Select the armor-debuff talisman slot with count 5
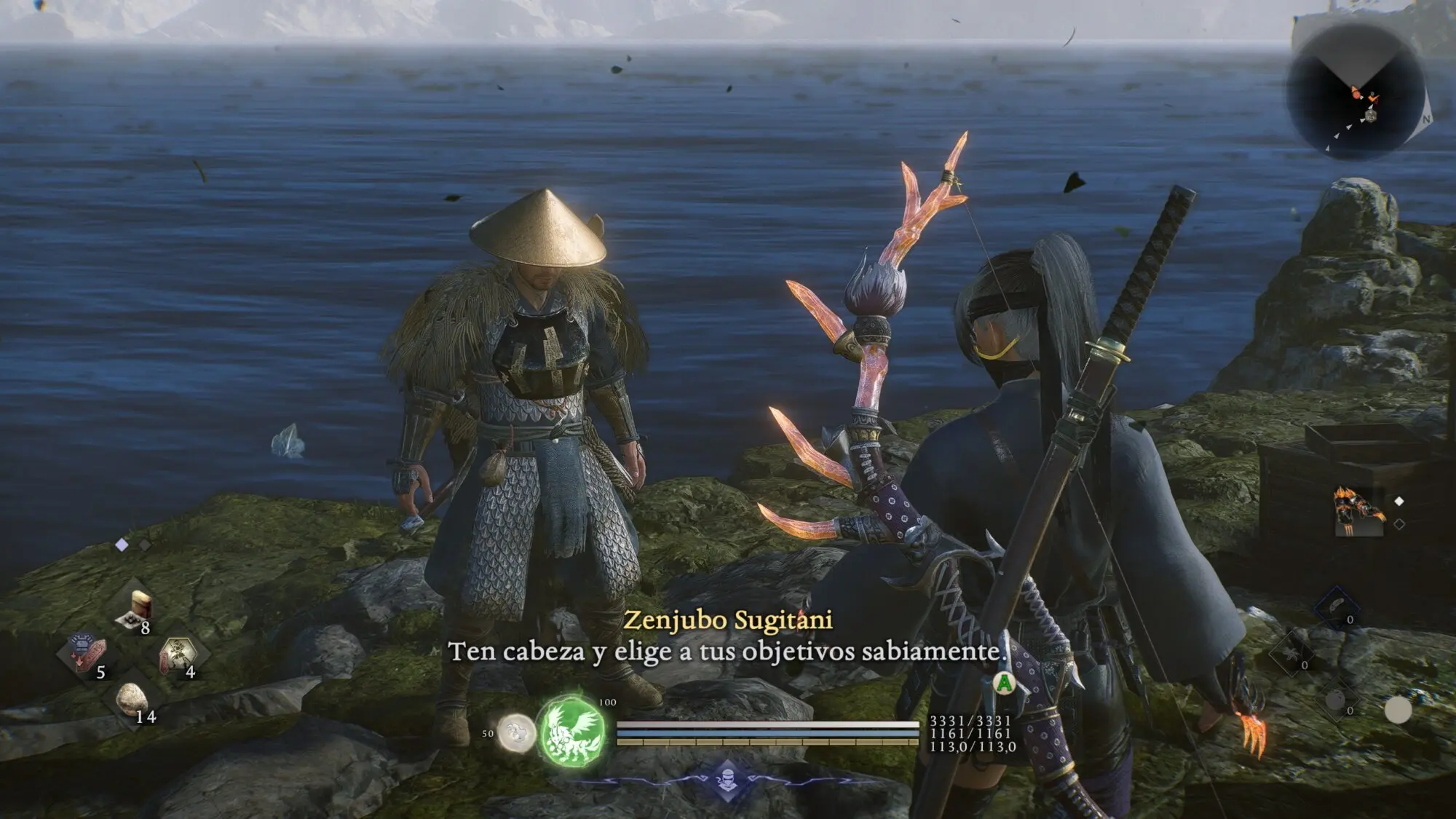Screen dimensions: 1456x819 click(x=87, y=652)
